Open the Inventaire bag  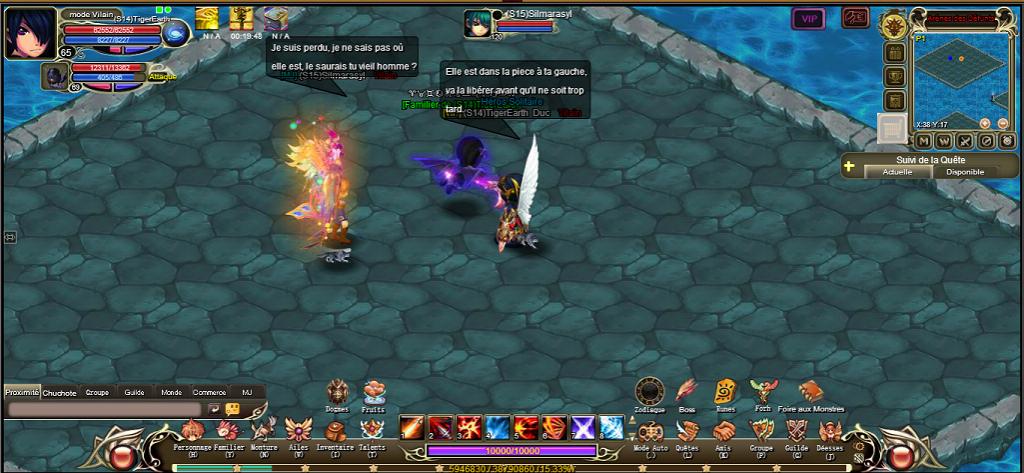click(x=336, y=431)
